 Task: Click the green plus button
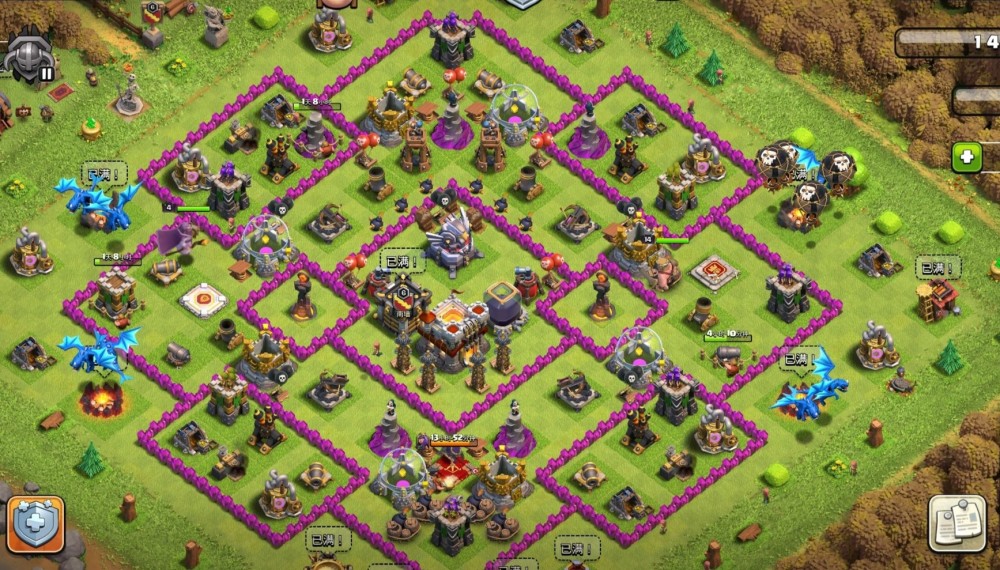click(966, 158)
